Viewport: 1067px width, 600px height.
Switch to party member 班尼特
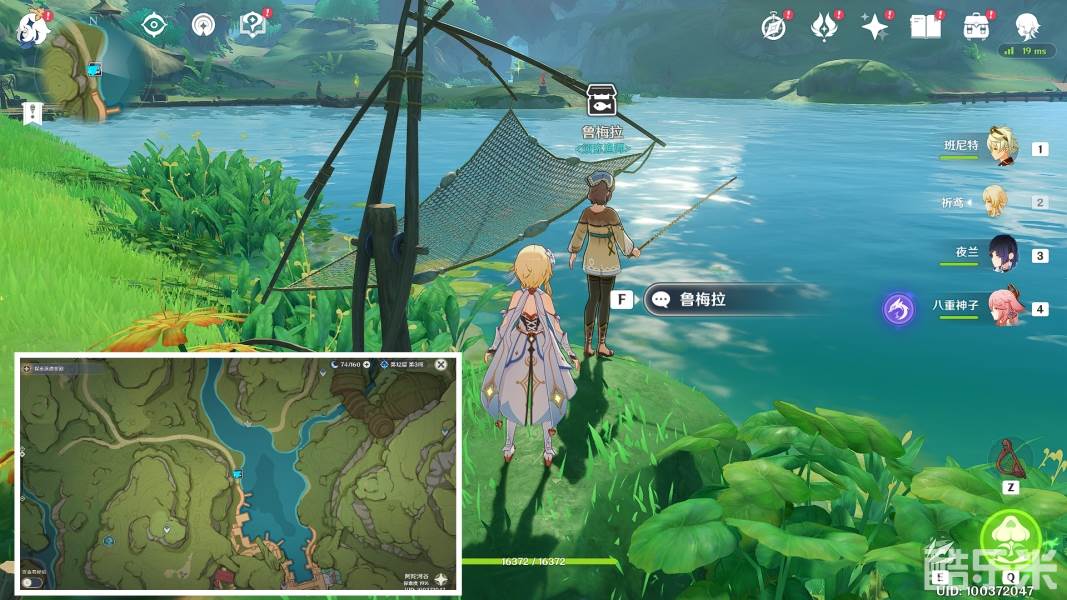pyautogui.click(x=1000, y=148)
